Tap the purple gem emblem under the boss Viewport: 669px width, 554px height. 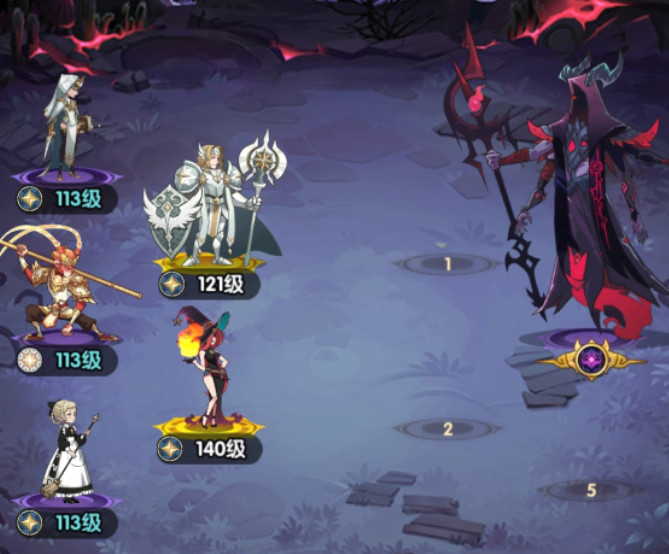pyautogui.click(x=591, y=359)
